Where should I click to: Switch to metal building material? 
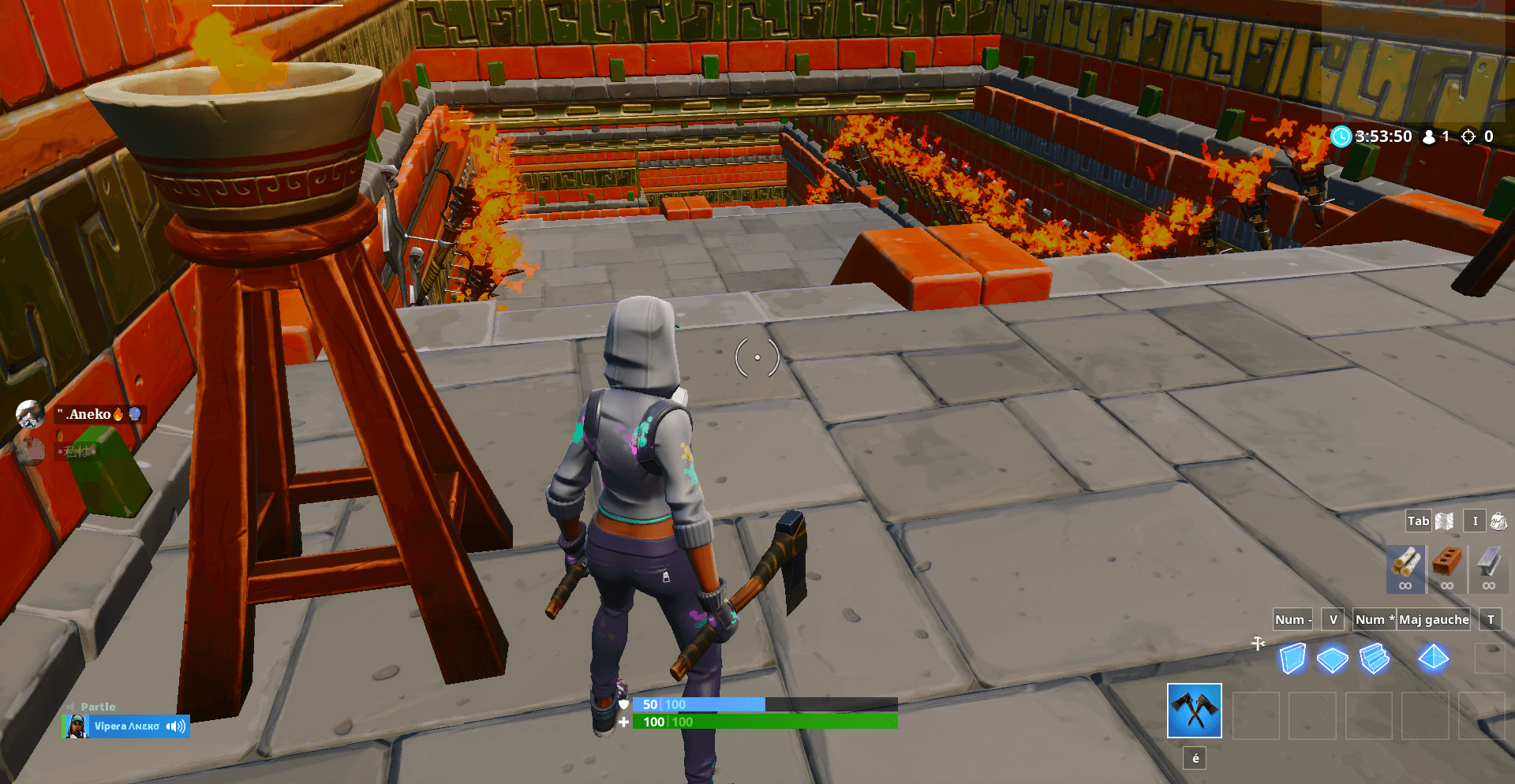click(x=1488, y=568)
